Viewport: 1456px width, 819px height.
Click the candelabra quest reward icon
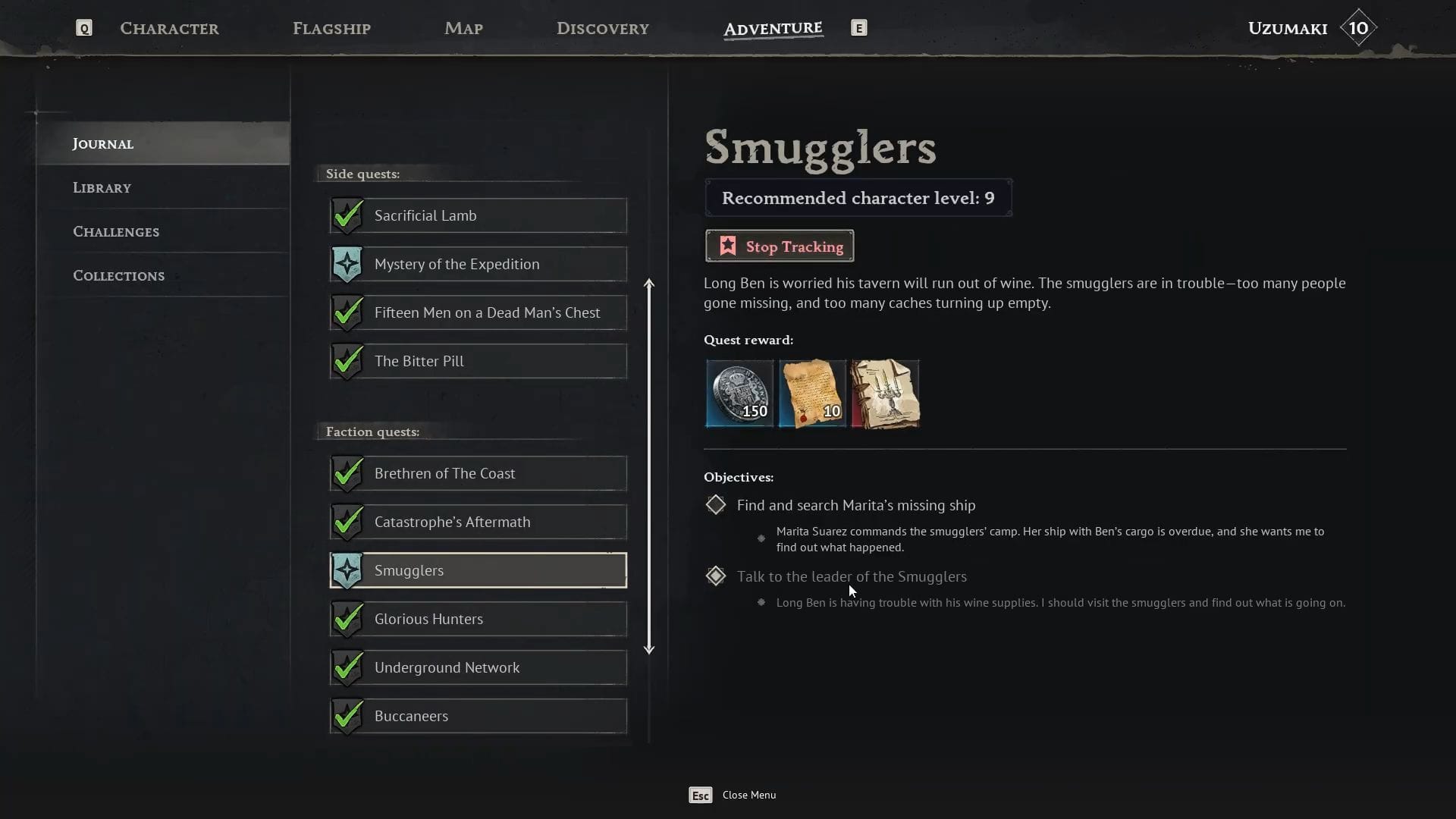tap(885, 394)
